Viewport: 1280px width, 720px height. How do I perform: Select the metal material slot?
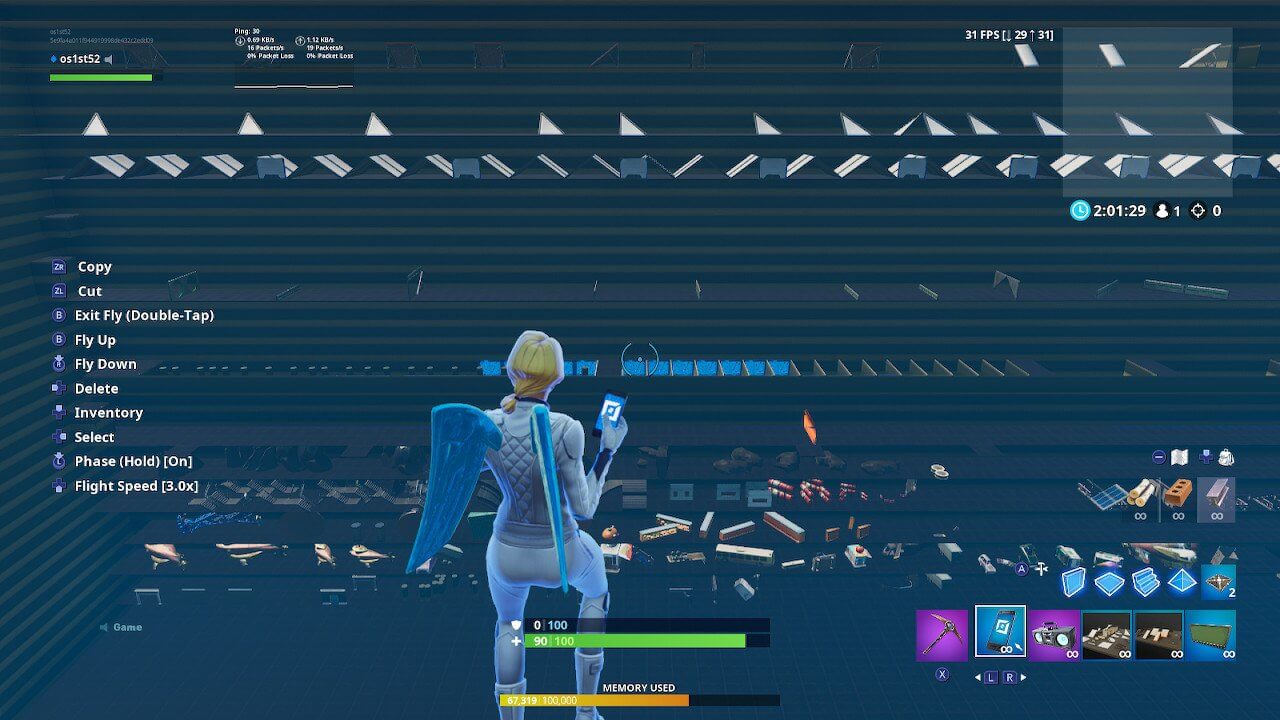1216,495
